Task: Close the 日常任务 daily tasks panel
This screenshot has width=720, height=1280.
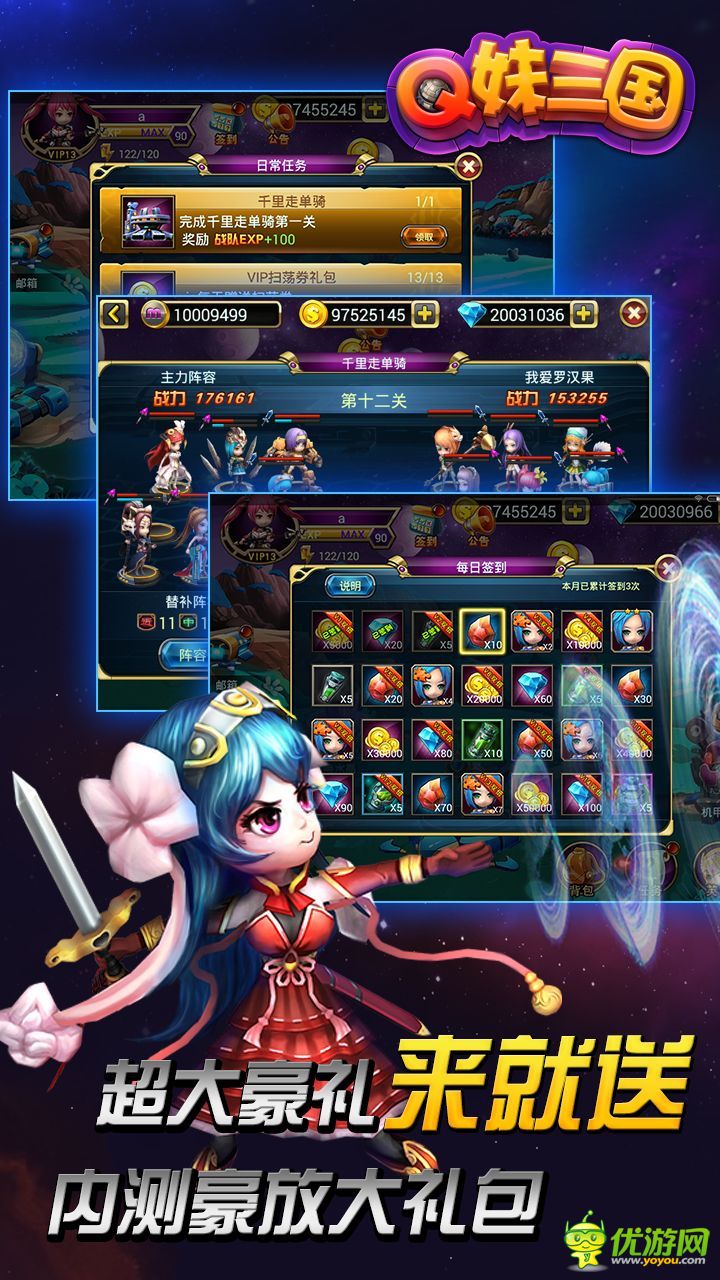Action: (x=467, y=167)
